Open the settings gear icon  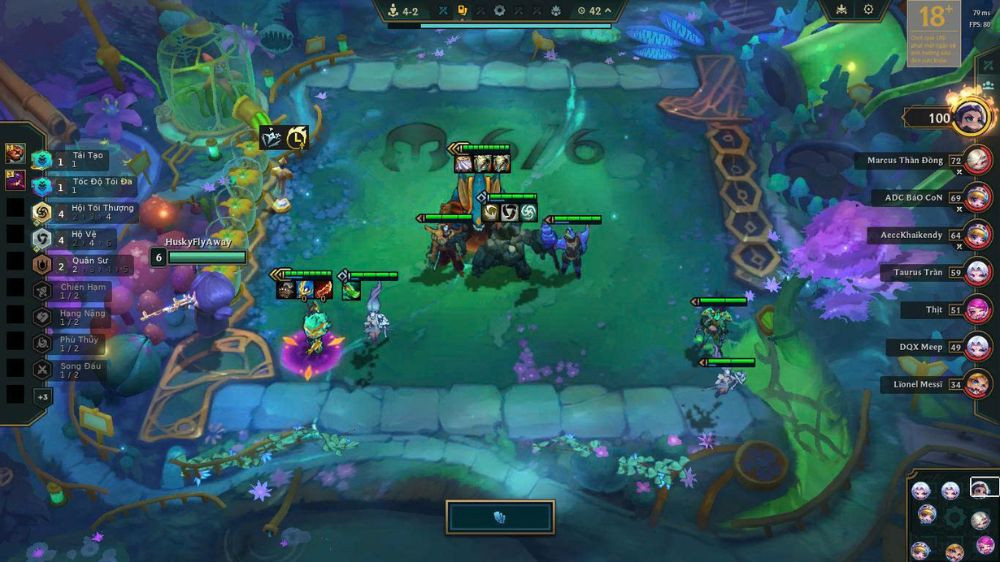click(x=868, y=10)
